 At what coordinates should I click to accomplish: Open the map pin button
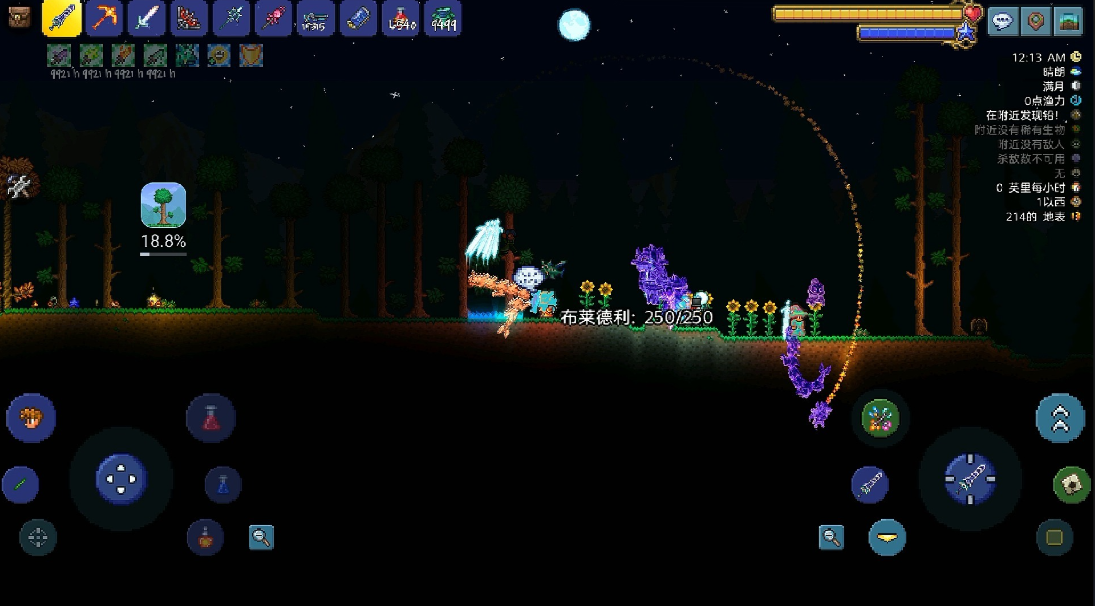tap(1037, 21)
